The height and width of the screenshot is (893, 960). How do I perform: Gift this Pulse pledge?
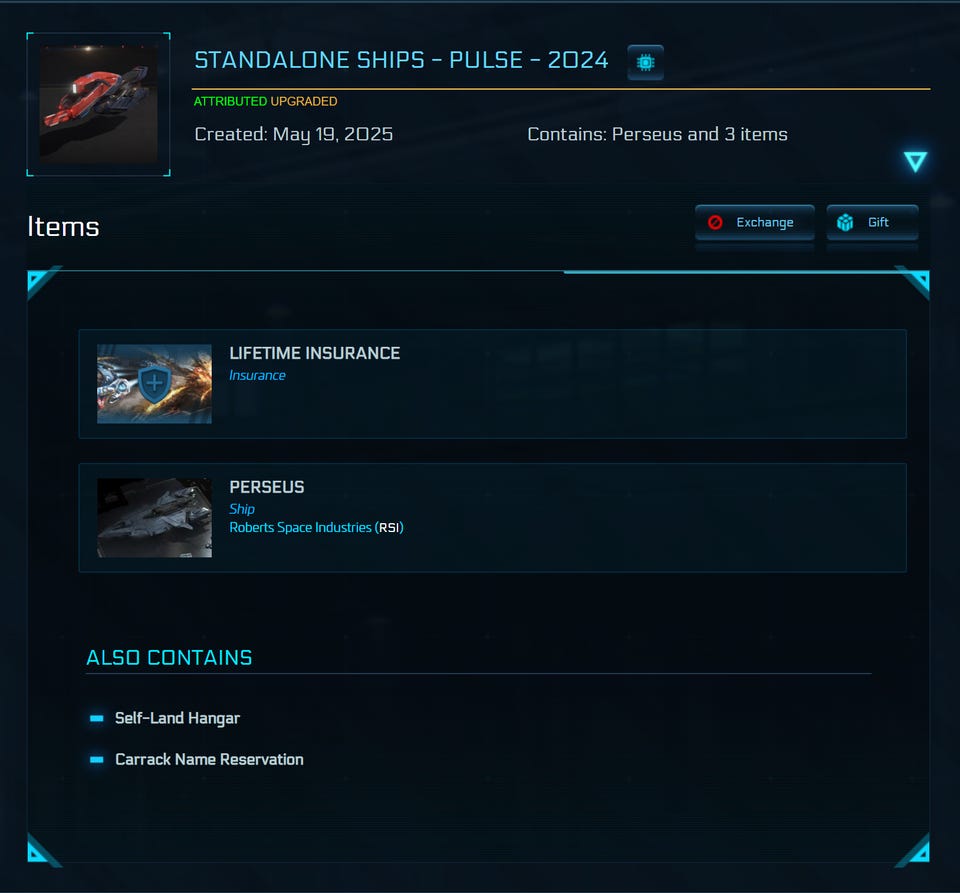pos(871,223)
